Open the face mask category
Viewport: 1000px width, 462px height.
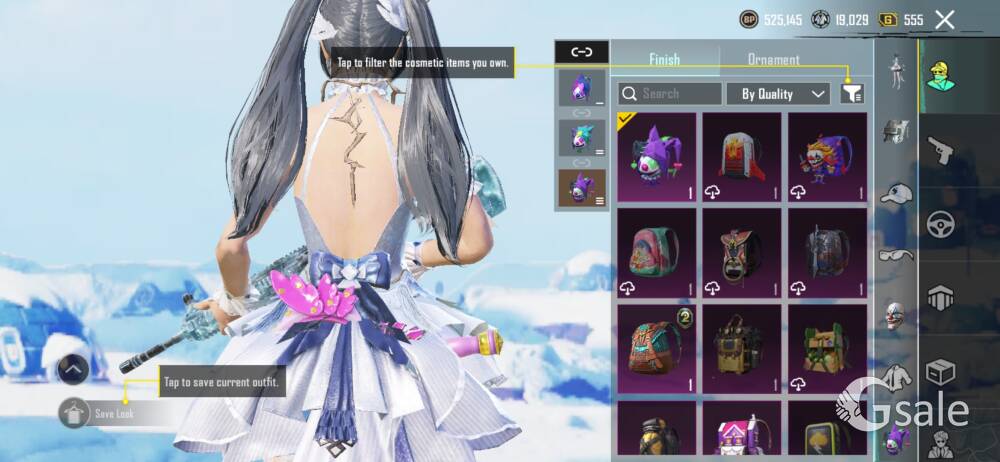coord(897,316)
